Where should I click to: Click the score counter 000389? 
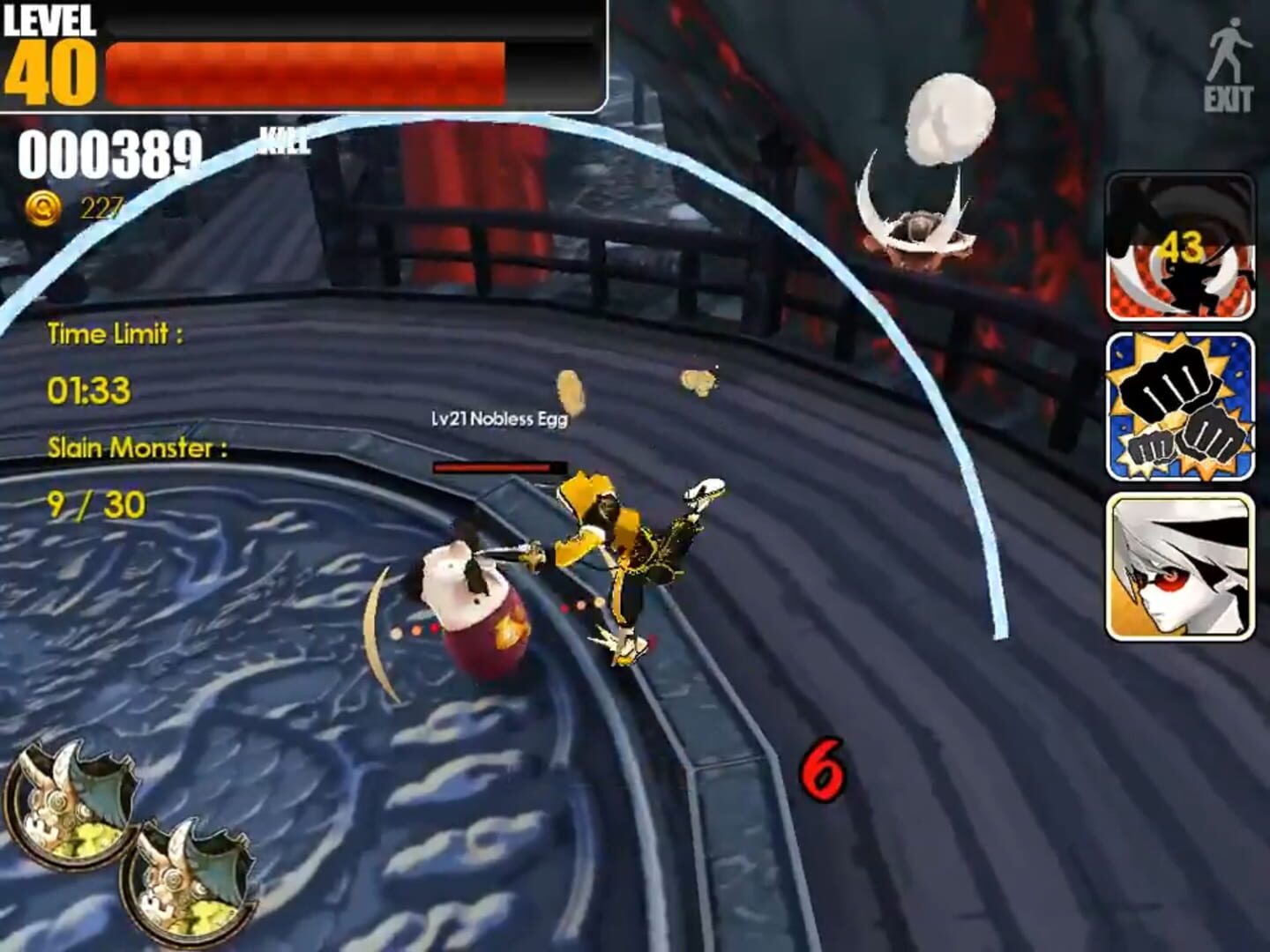click(x=110, y=154)
